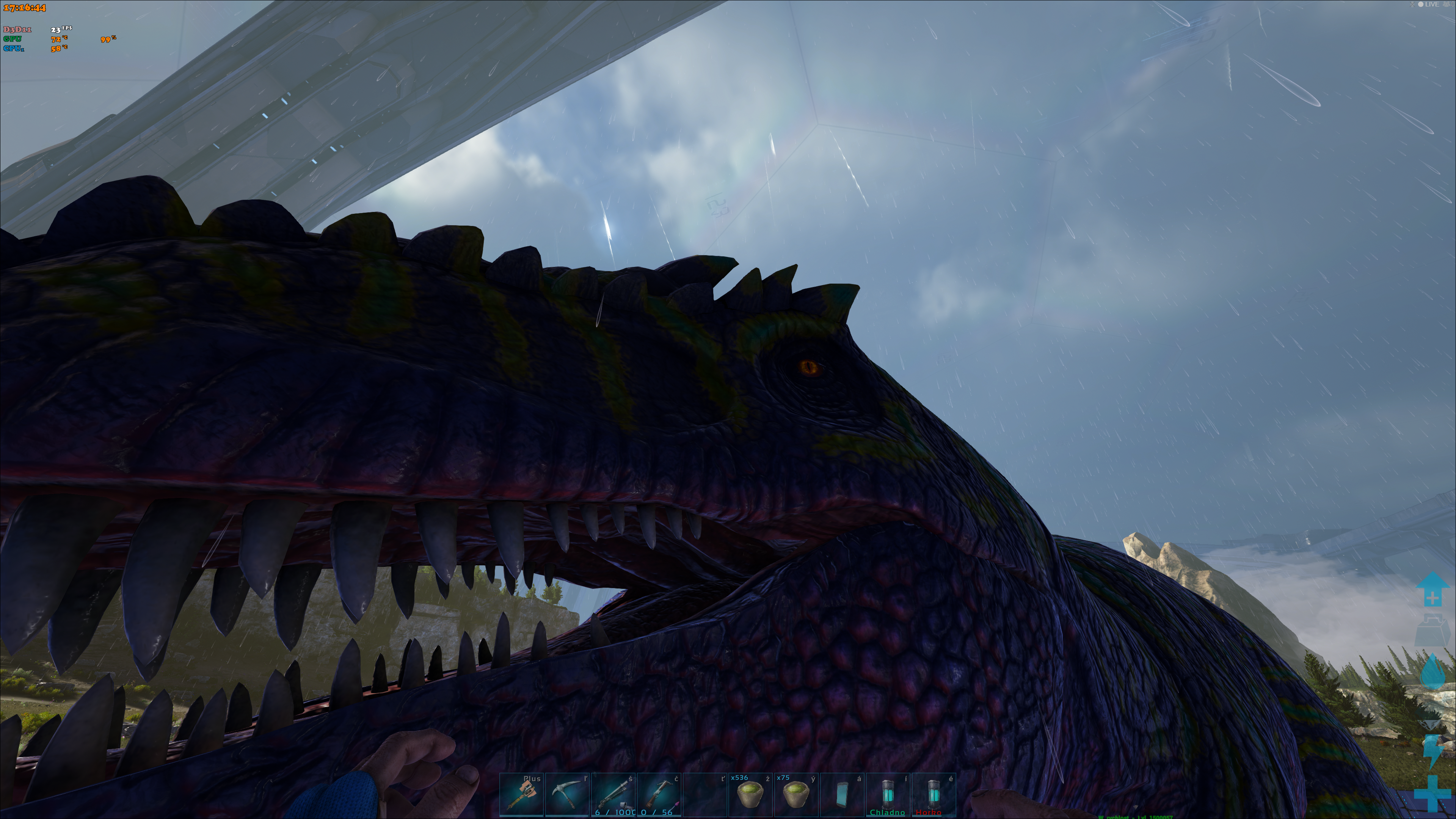The height and width of the screenshot is (819, 1456).
Task: Use the green food bowl stack x536
Action: click(751, 795)
